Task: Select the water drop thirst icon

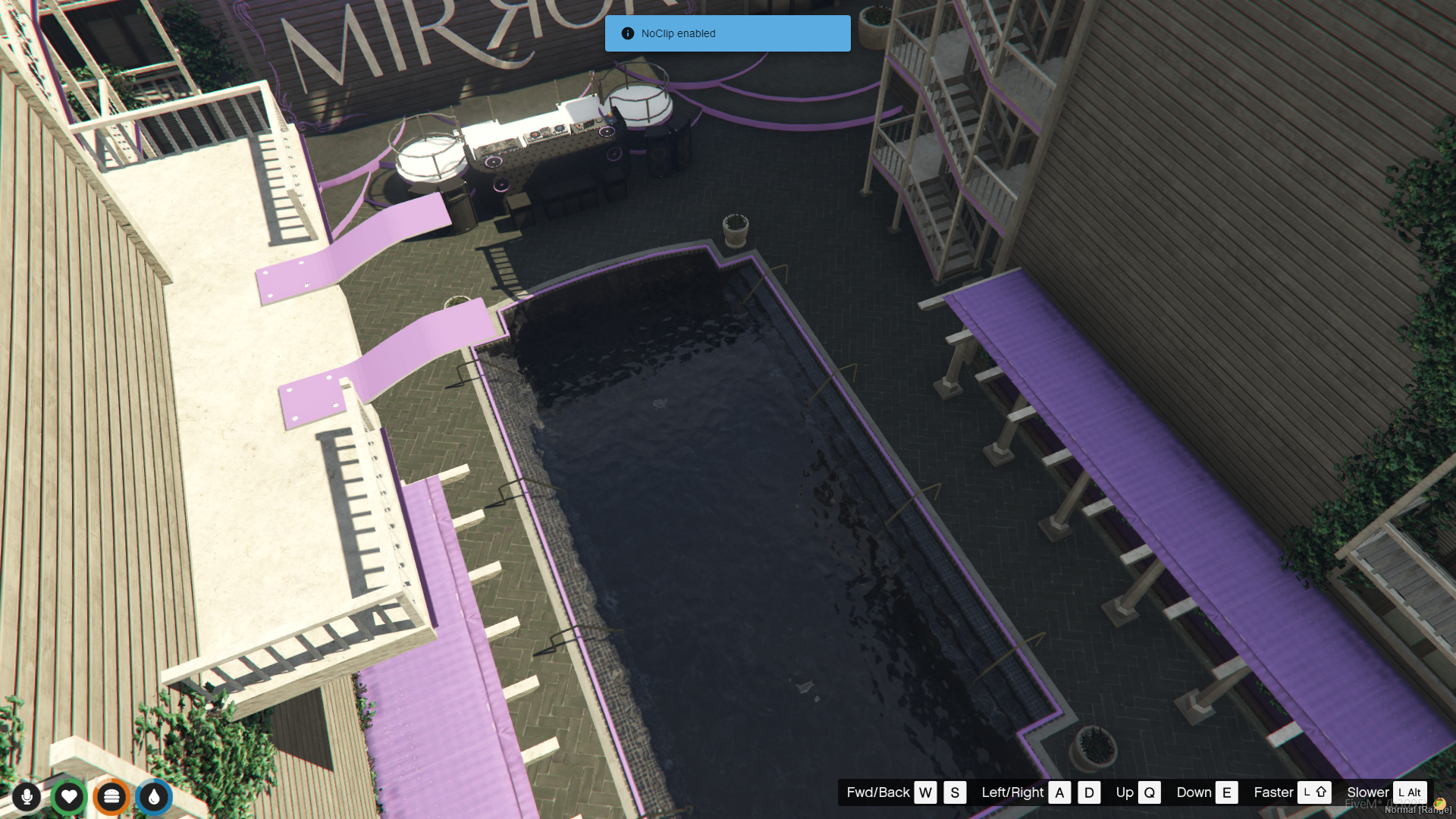Action: [154, 797]
